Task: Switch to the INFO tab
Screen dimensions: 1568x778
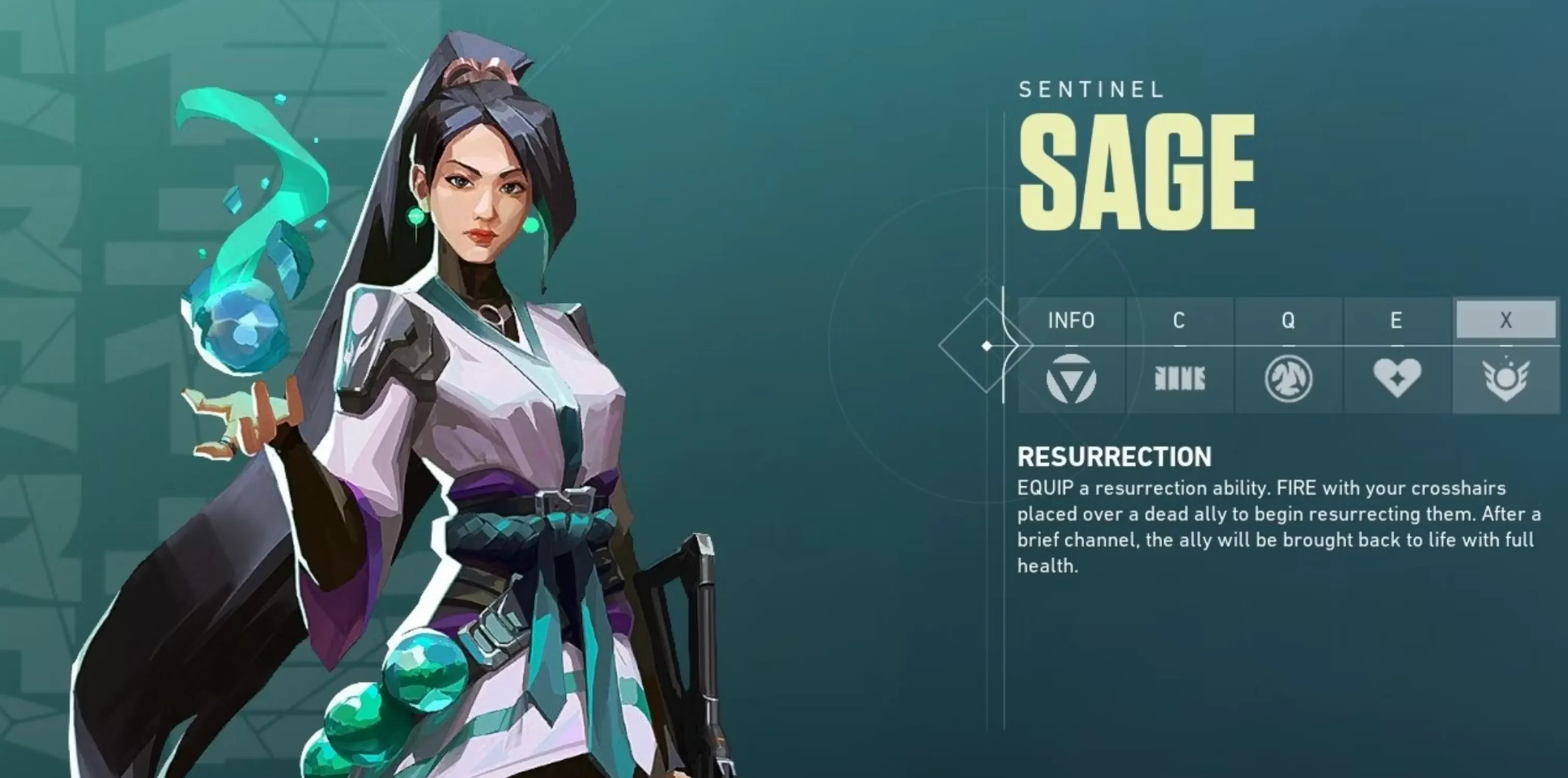Action: click(x=1071, y=320)
